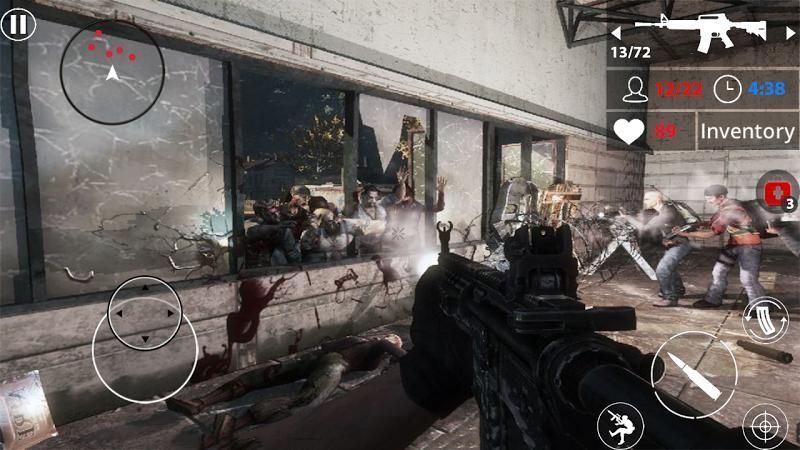The width and height of the screenshot is (800, 450).
Task: Reload with the magazine button
Action: [765, 320]
